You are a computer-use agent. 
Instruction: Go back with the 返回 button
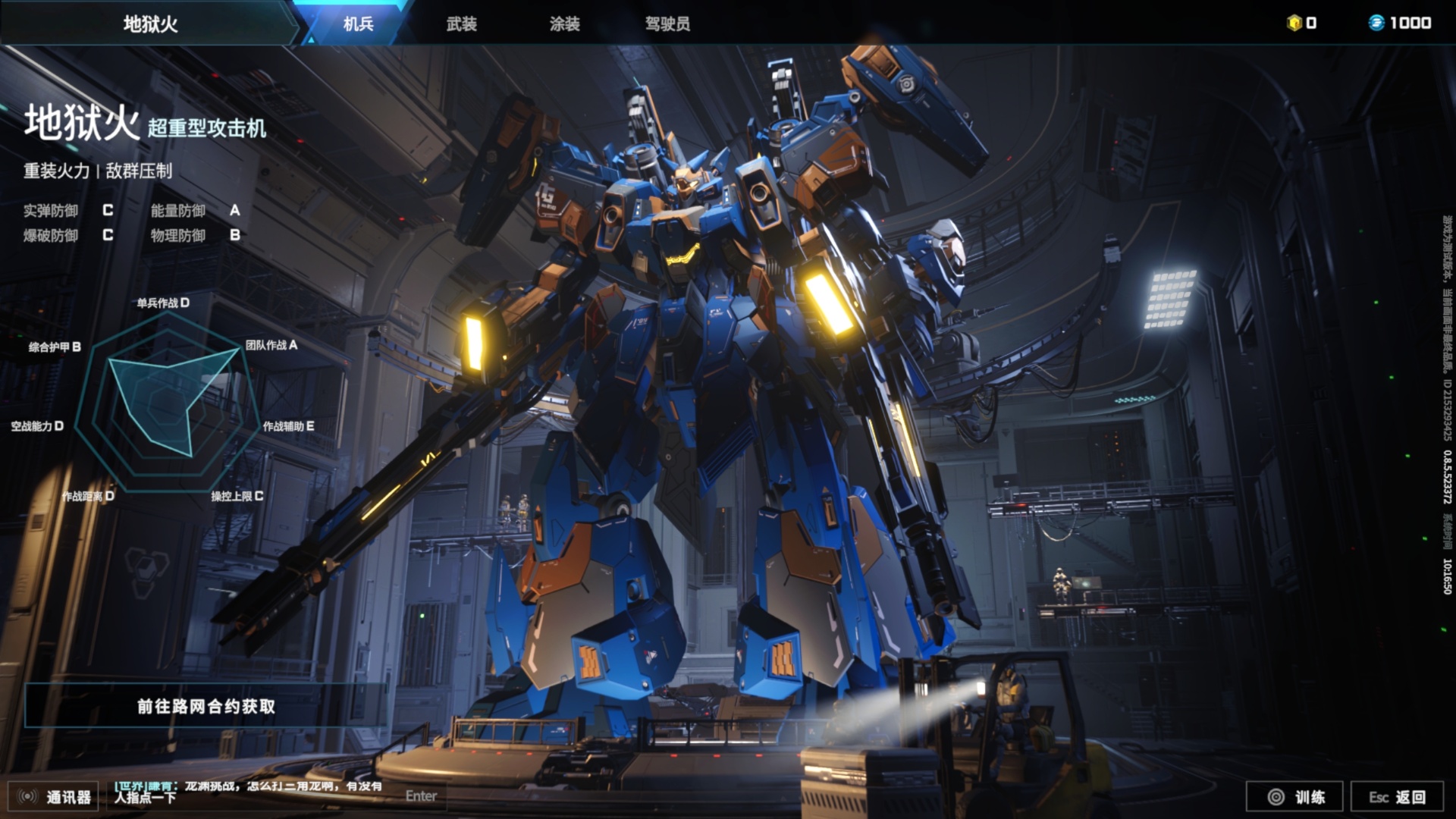point(1397,796)
